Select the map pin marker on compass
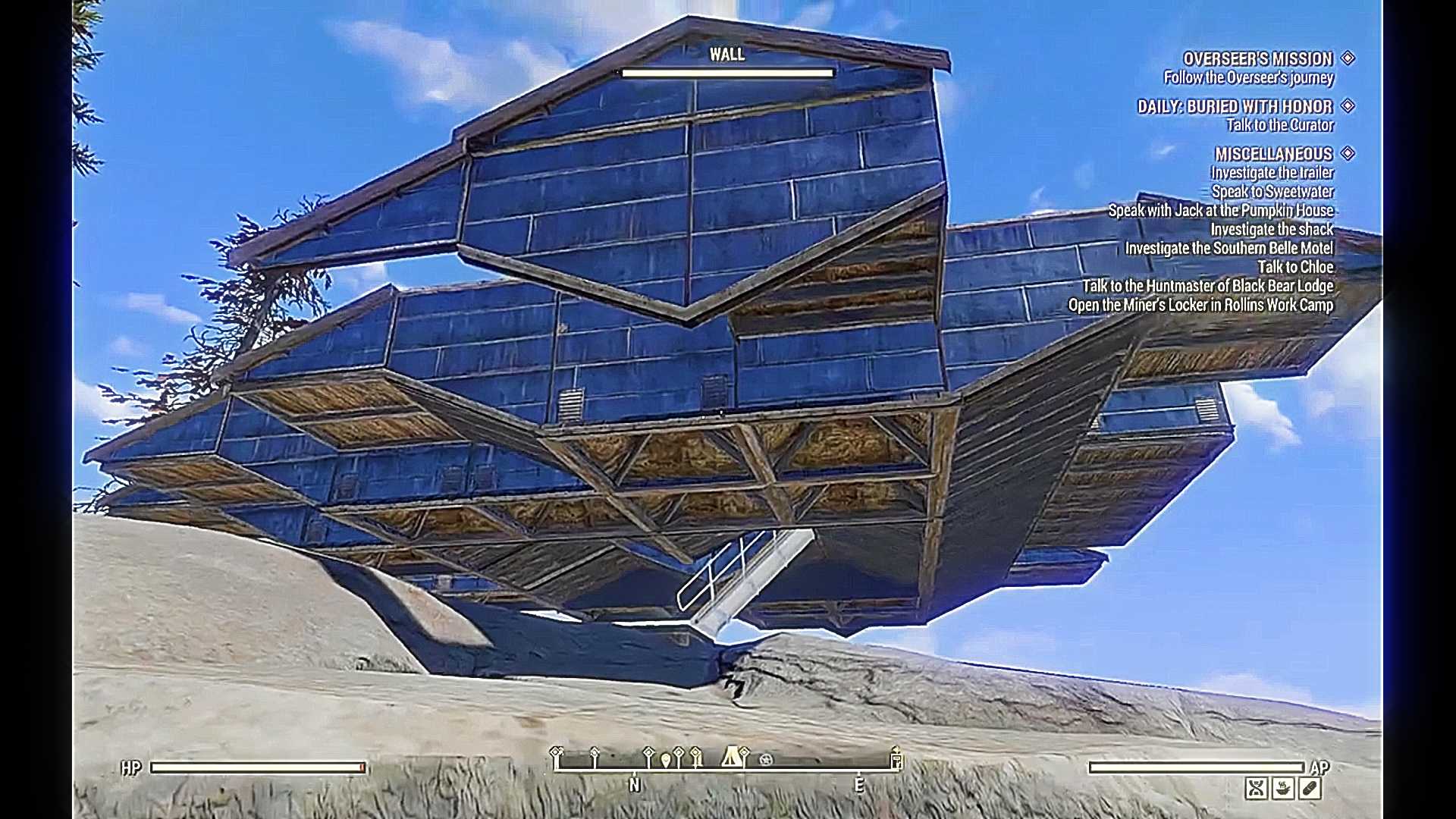The image size is (1456, 819). [666, 760]
